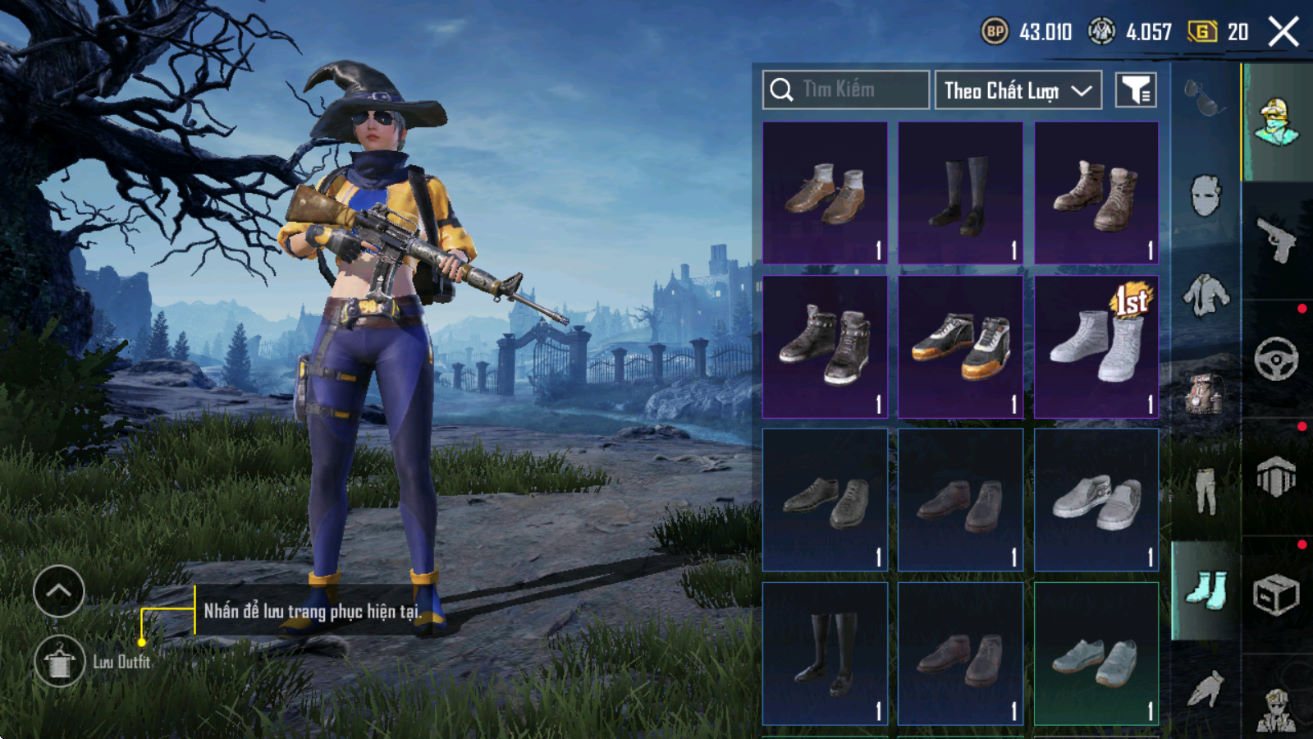
Task: Save current outfit with Lưu Outfit
Action: (59, 662)
